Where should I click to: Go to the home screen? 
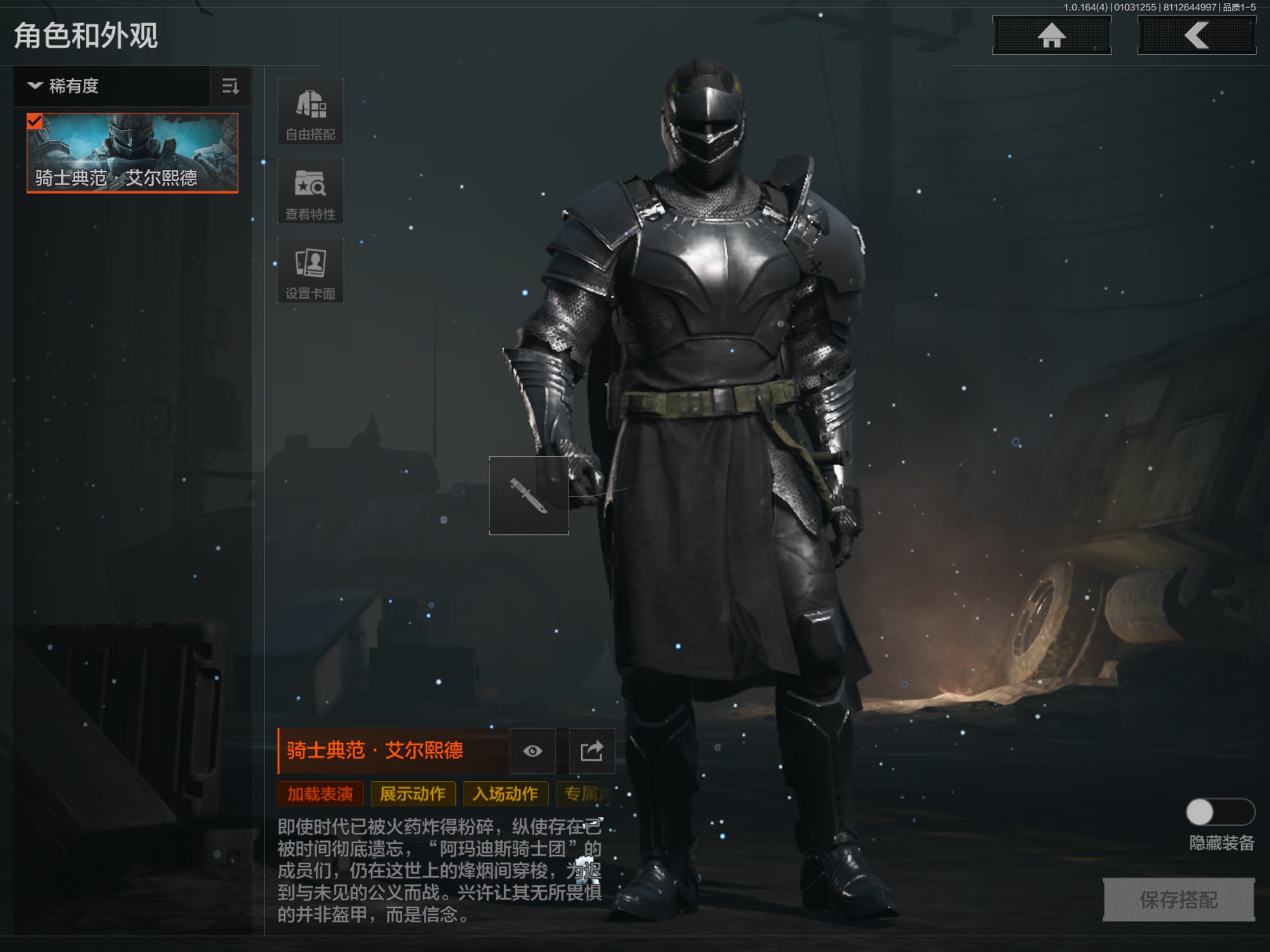(x=1051, y=35)
